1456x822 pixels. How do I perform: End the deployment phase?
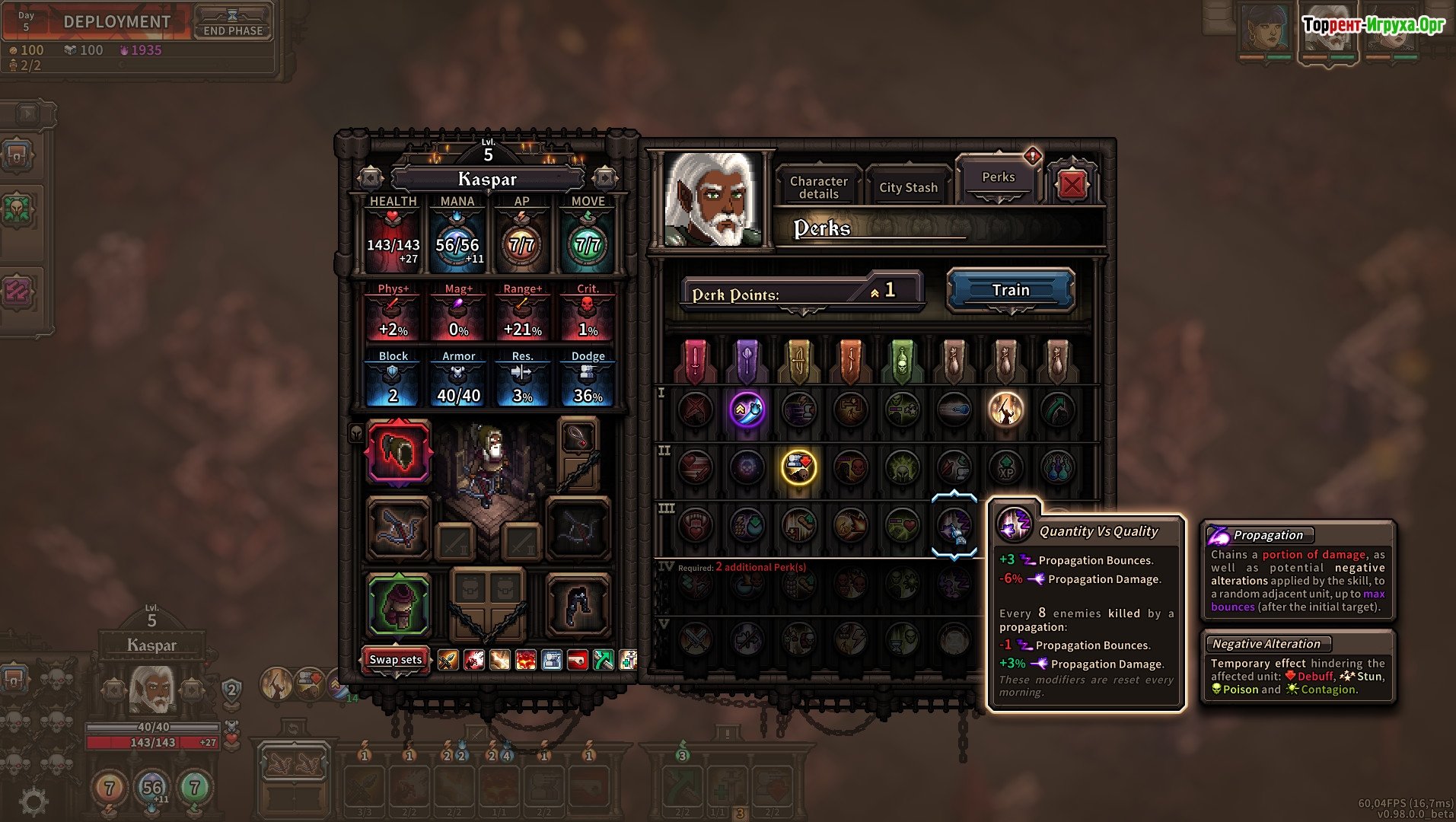232,23
